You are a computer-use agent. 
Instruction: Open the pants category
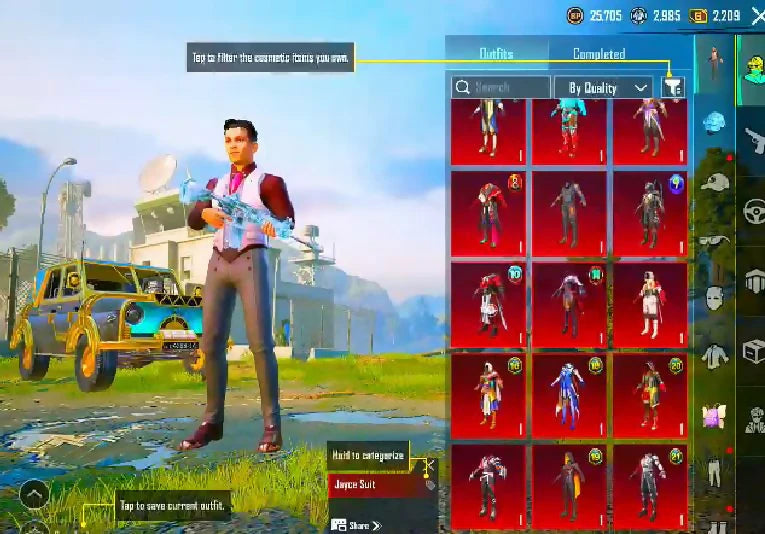click(714, 470)
